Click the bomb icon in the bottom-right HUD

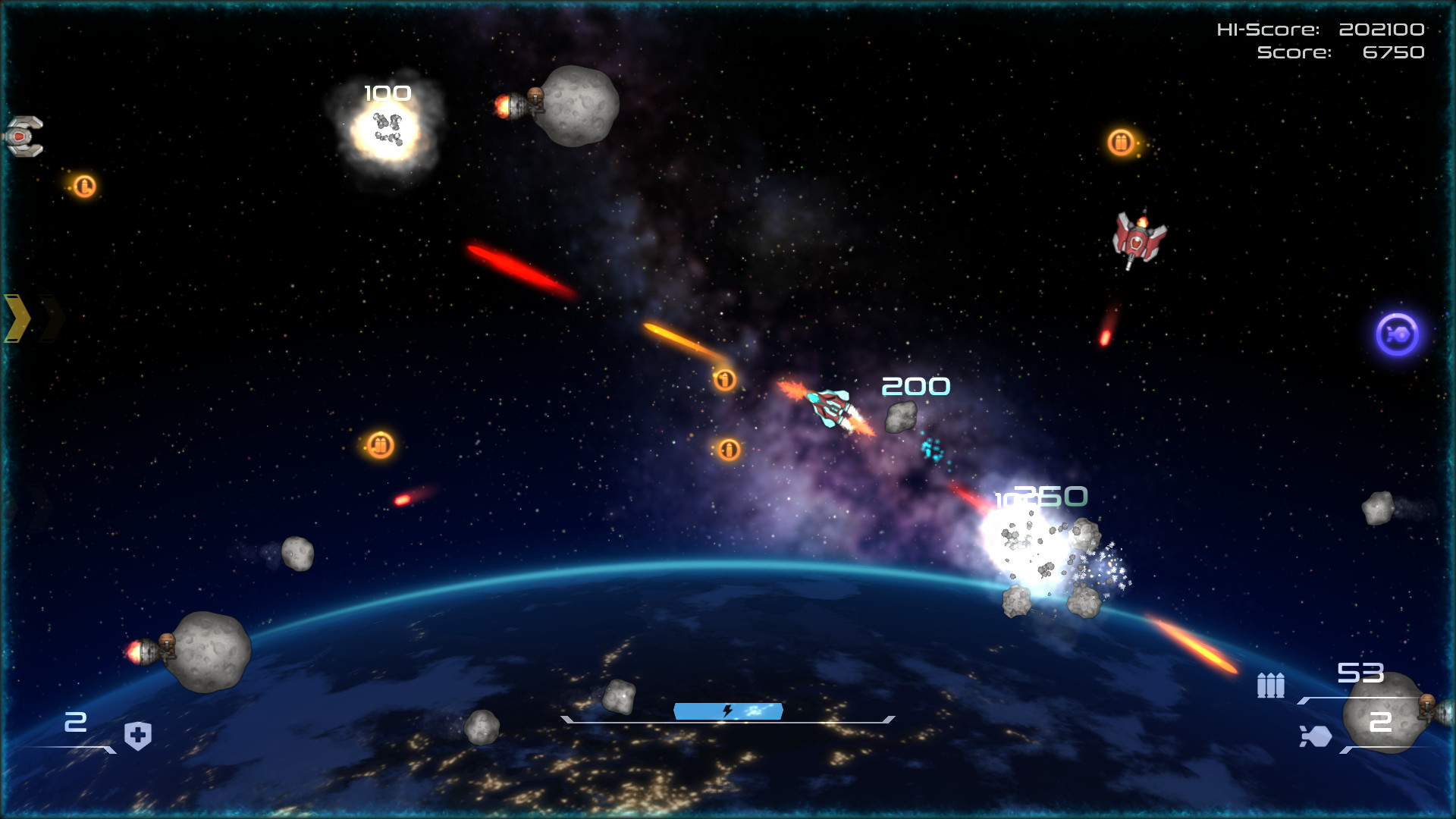pyautogui.click(x=1318, y=736)
